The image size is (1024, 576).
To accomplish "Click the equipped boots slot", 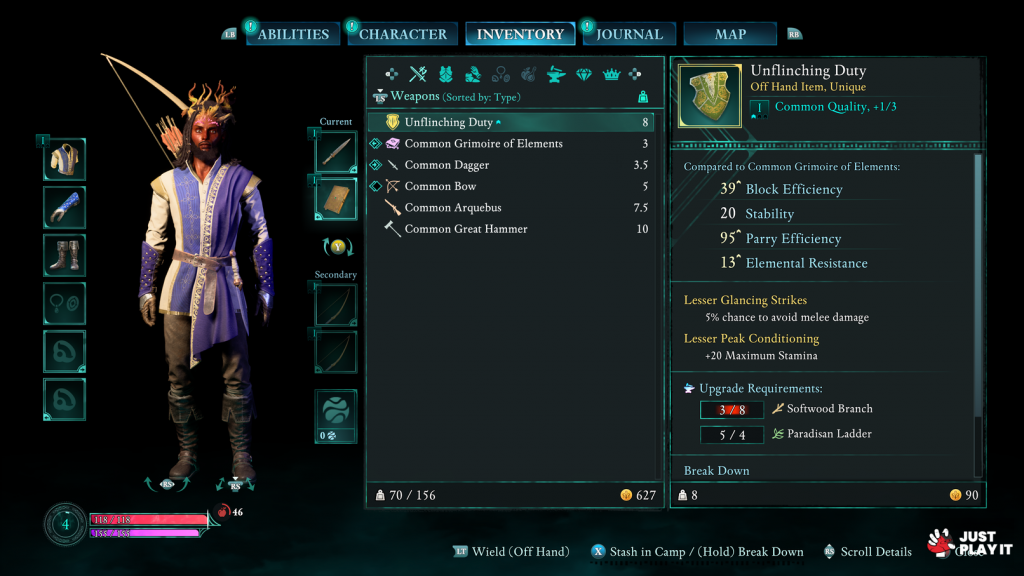I will tap(64, 254).
